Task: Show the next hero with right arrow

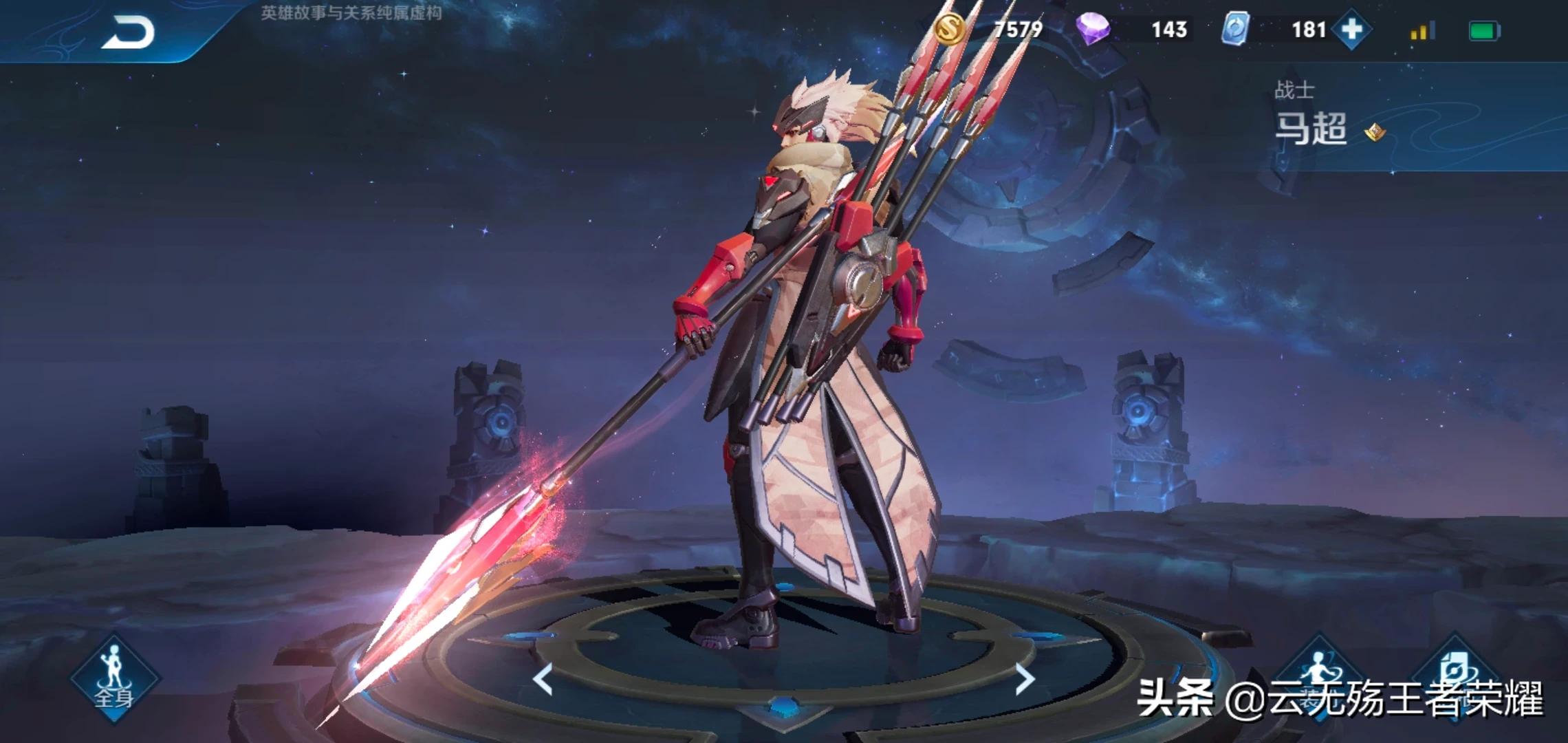Action: (x=1025, y=679)
